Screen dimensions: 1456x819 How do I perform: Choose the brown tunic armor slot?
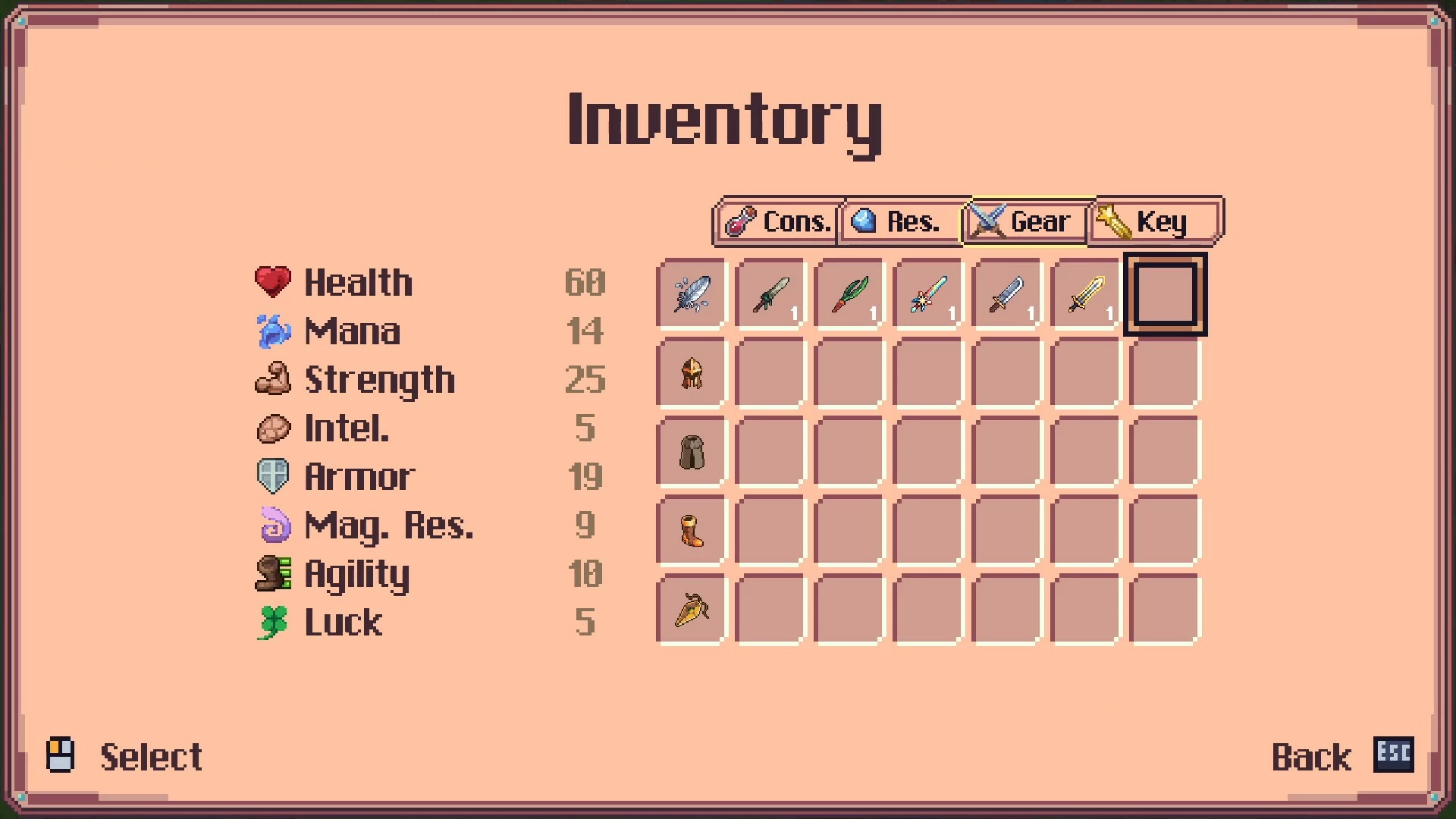pos(692,452)
